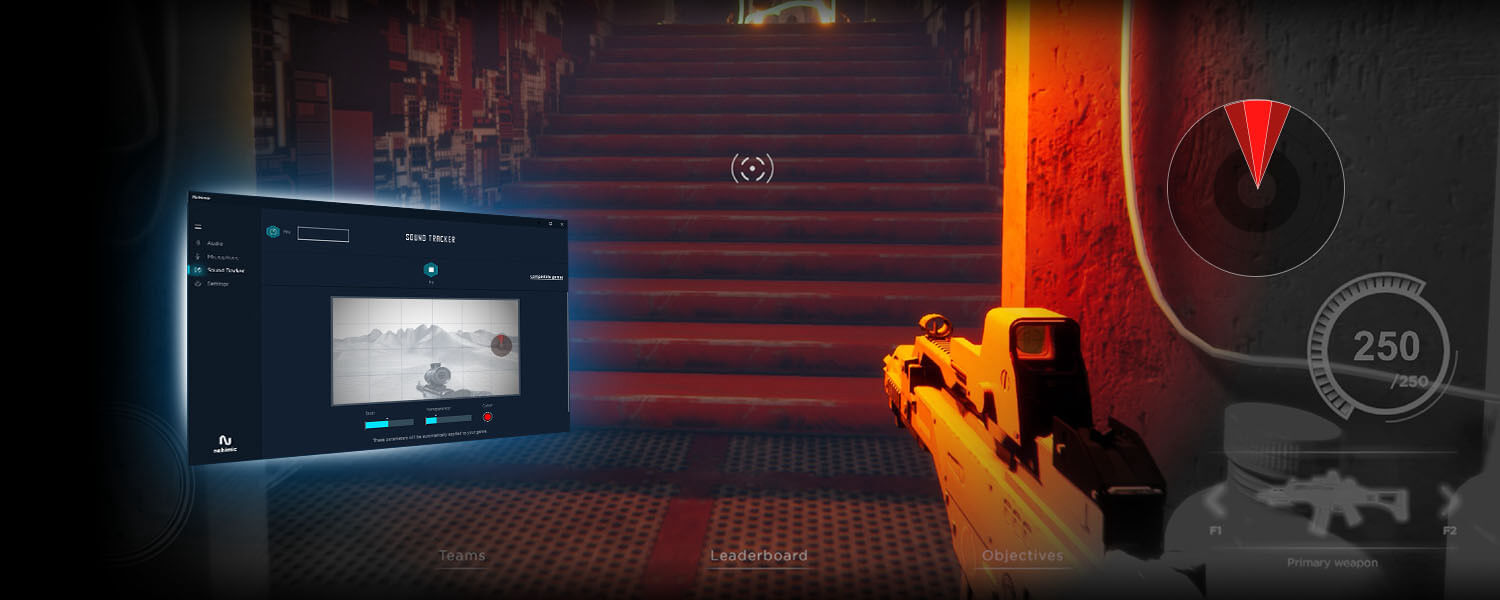Image resolution: width=1500 pixels, height=600 pixels.
Task: Switch to the Teams tab
Action: pyautogui.click(x=462, y=556)
